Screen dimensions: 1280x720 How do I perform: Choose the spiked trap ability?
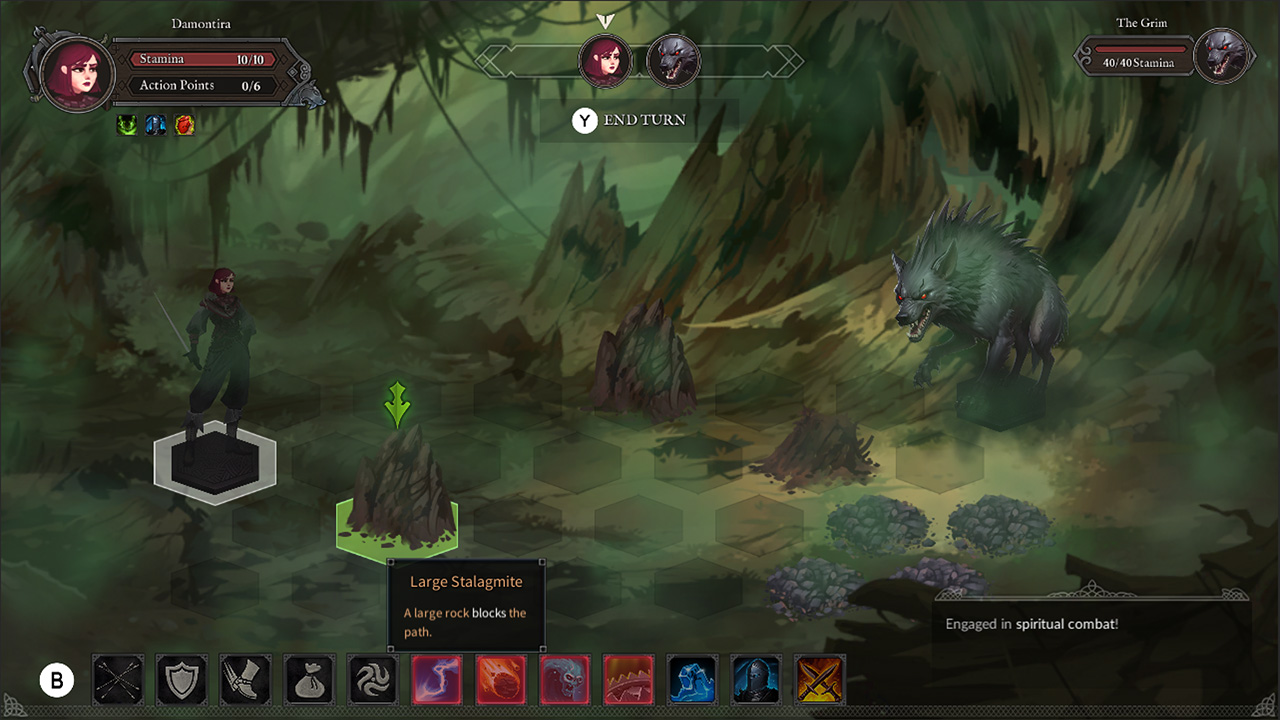point(629,679)
